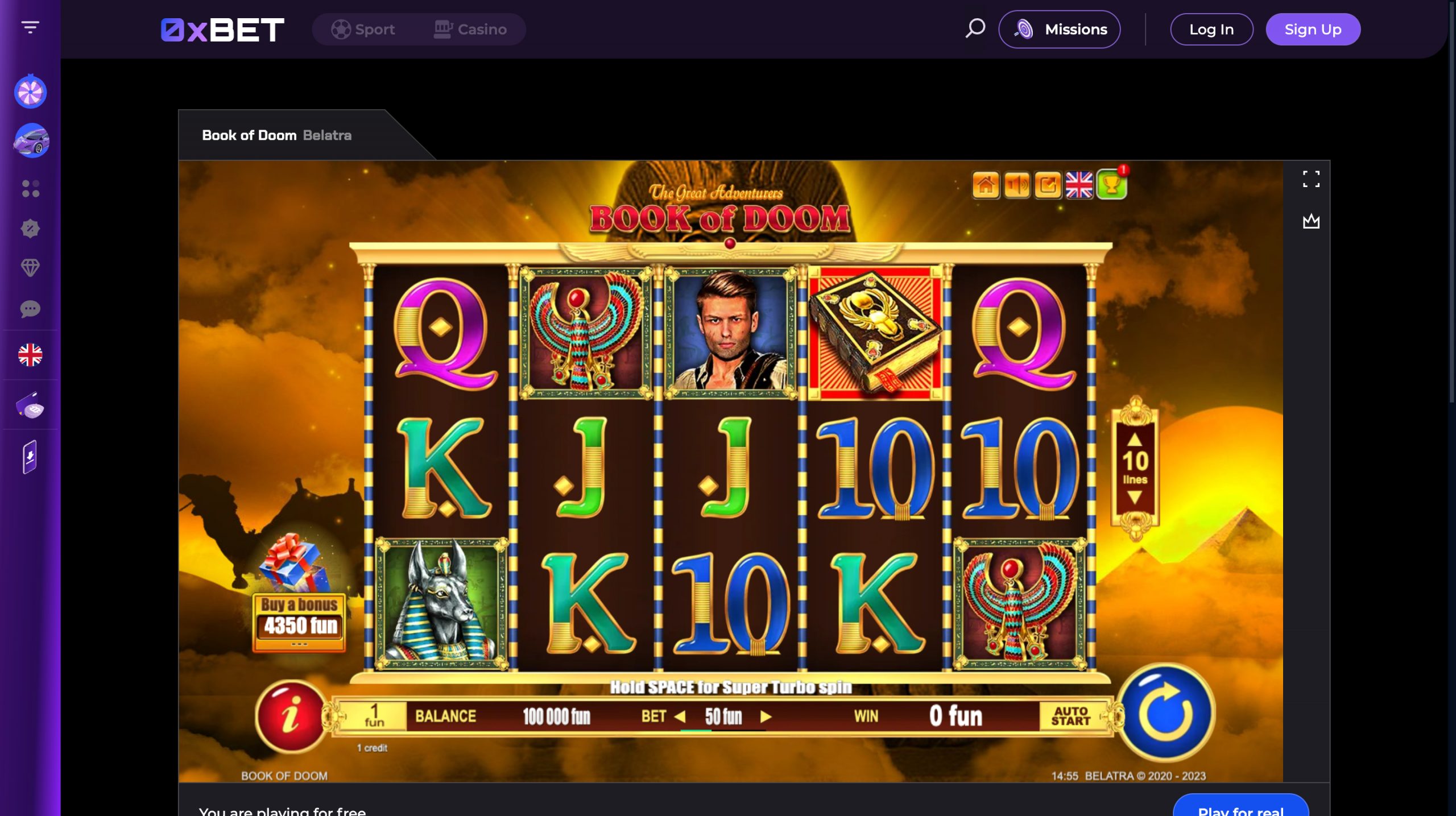The image size is (1456, 816).
Task: Expand the filters menu at the top left
Action: [x=30, y=26]
